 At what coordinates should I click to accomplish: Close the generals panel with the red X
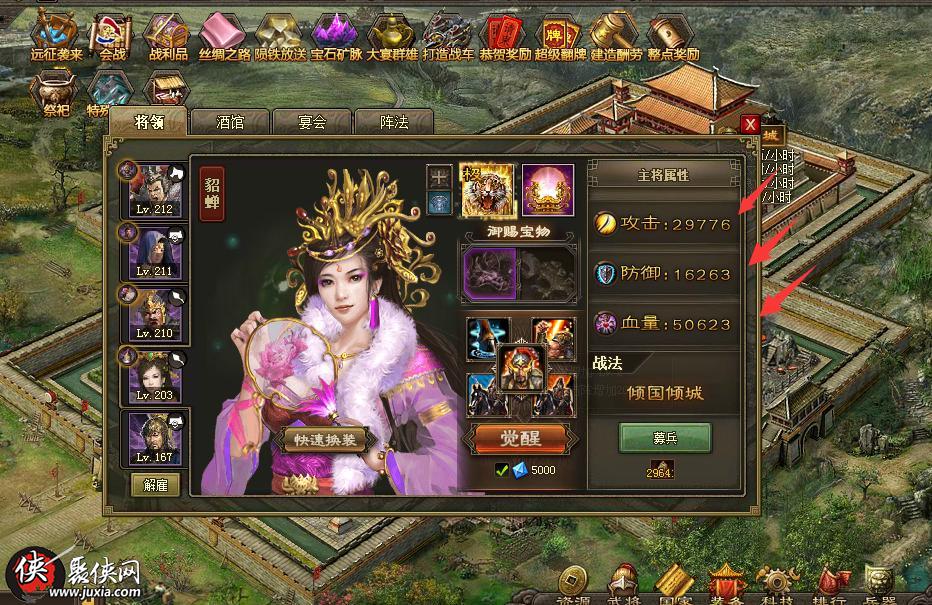click(x=750, y=124)
